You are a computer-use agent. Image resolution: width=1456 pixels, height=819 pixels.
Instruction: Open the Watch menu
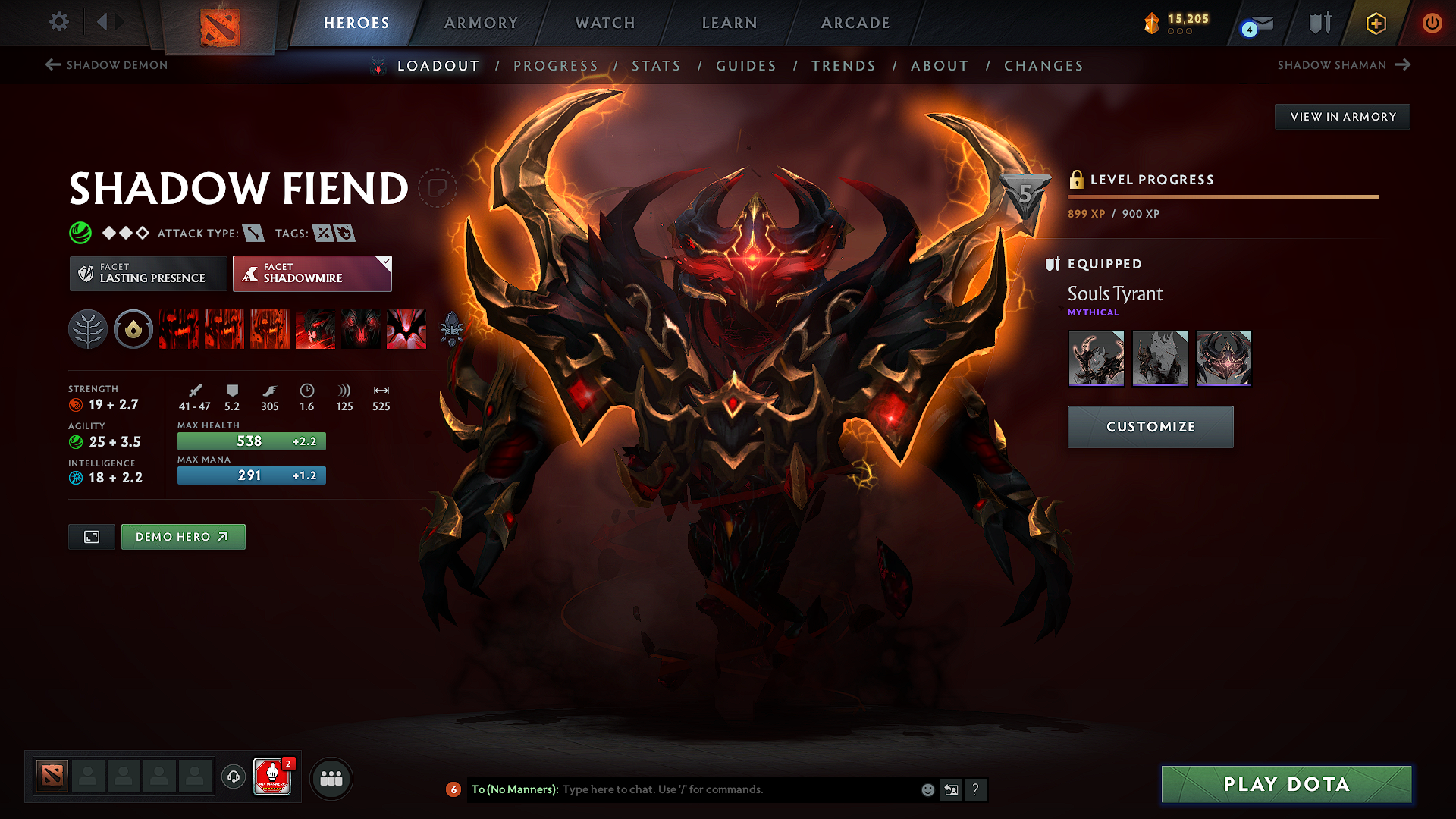[x=604, y=23]
